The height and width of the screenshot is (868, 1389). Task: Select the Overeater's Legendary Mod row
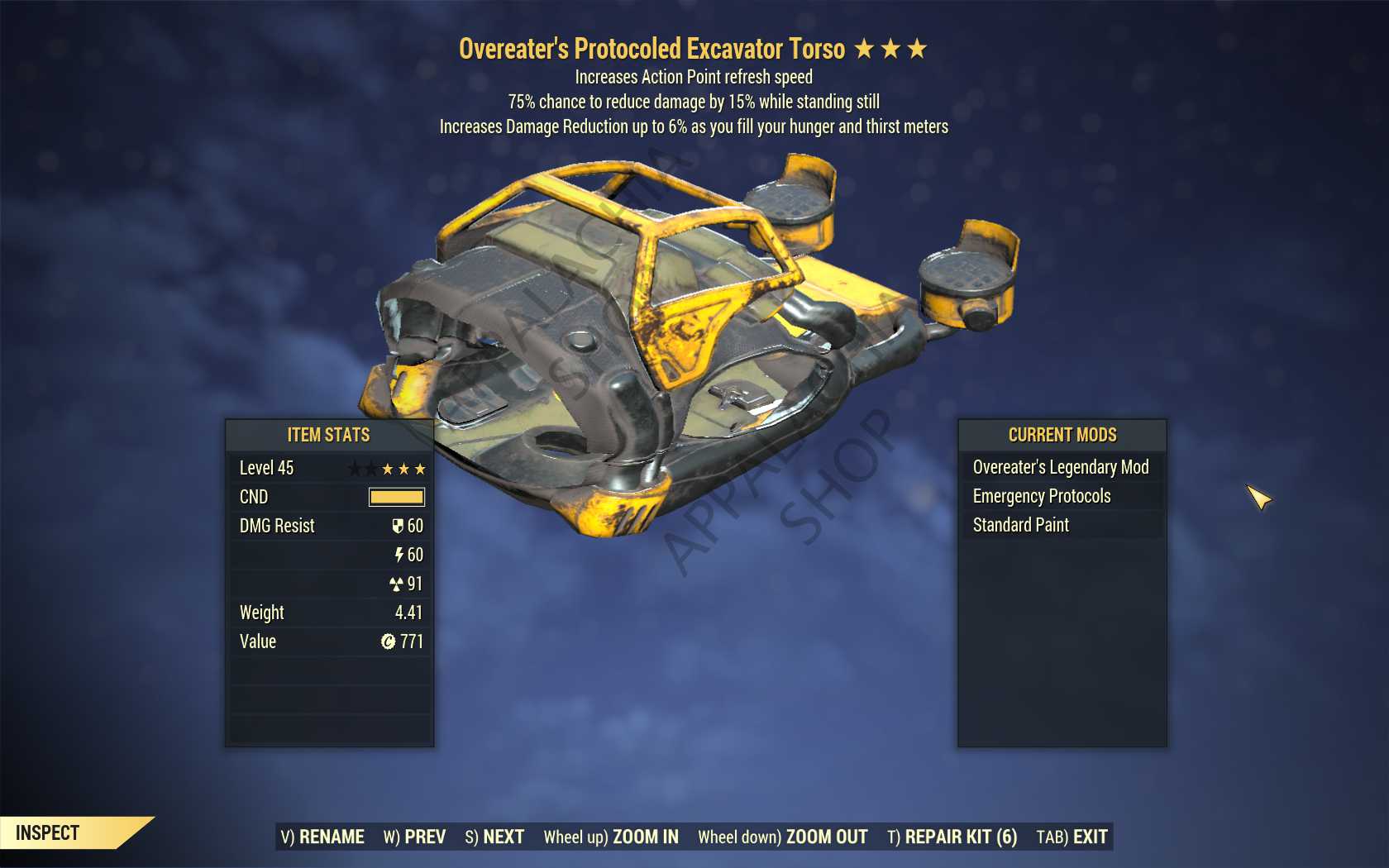point(1061,467)
